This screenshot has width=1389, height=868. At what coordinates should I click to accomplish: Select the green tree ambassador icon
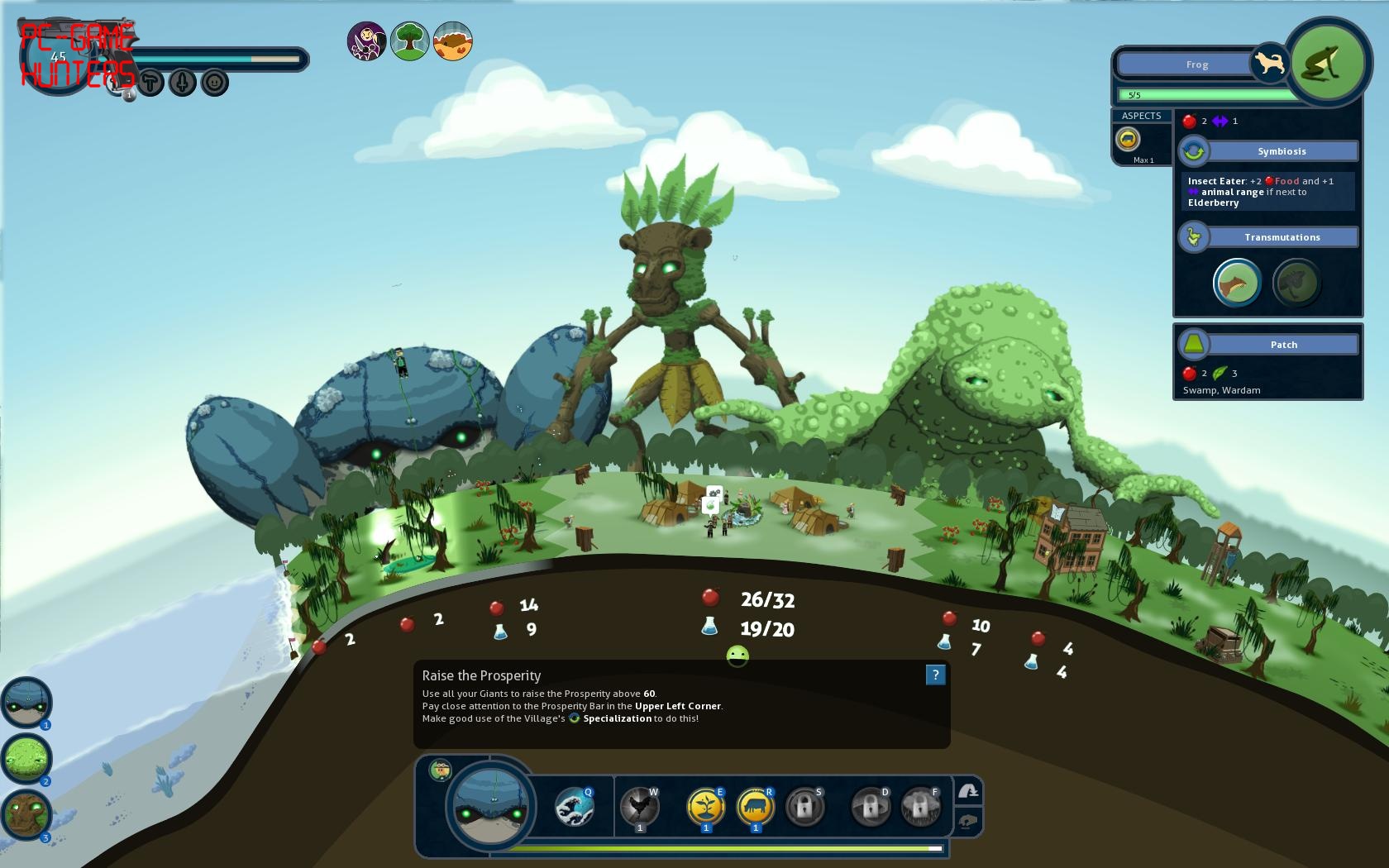click(x=409, y=41)
